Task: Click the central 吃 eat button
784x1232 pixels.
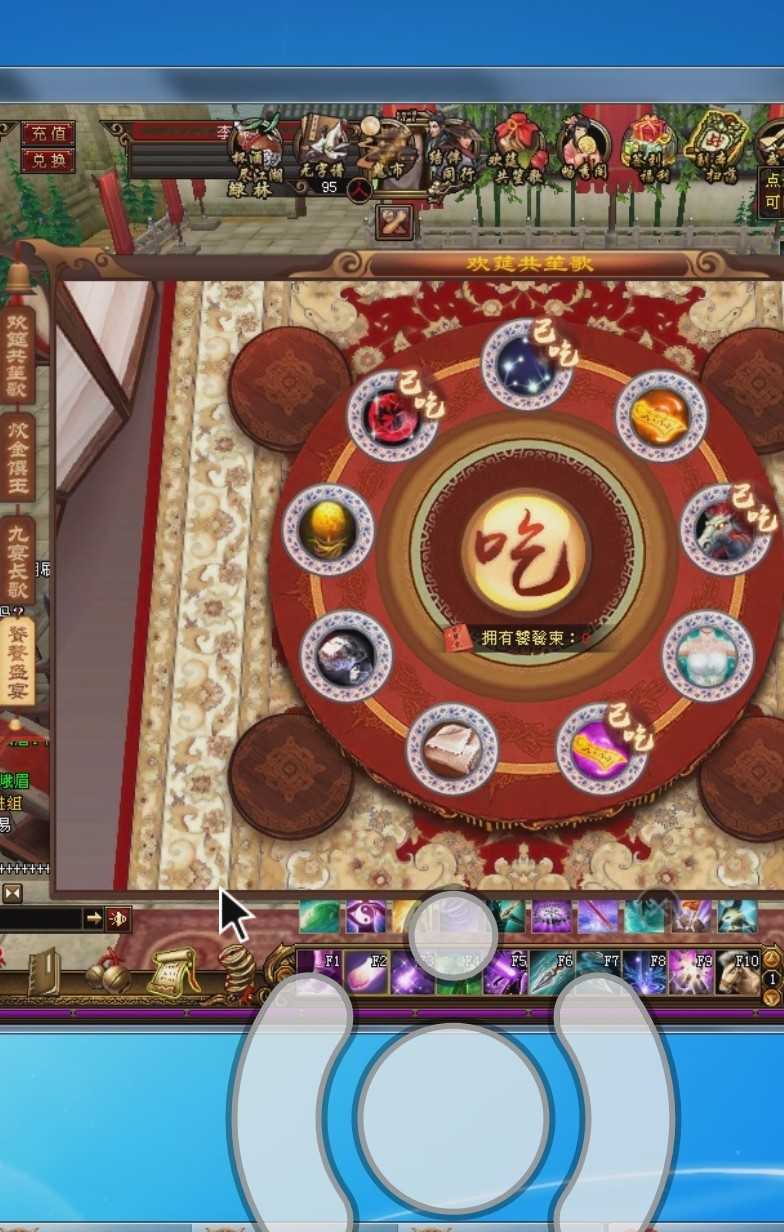Action: pos(526,551)
